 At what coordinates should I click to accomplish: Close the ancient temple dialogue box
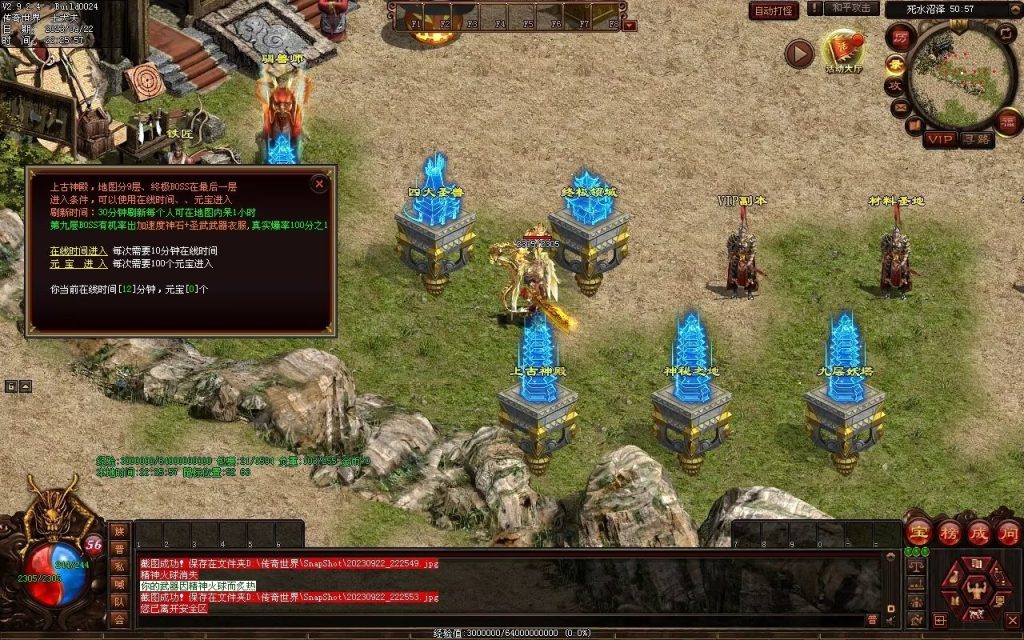[319, 183]
